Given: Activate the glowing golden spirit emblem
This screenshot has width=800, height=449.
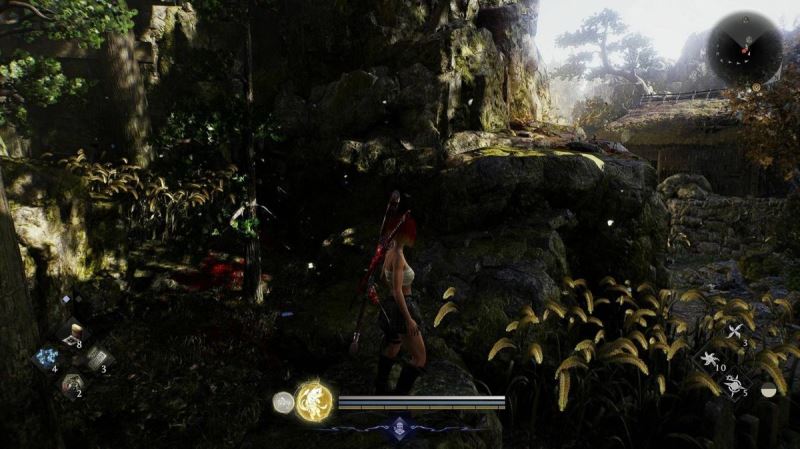Looking at the screenshot, I should (314, 401).
